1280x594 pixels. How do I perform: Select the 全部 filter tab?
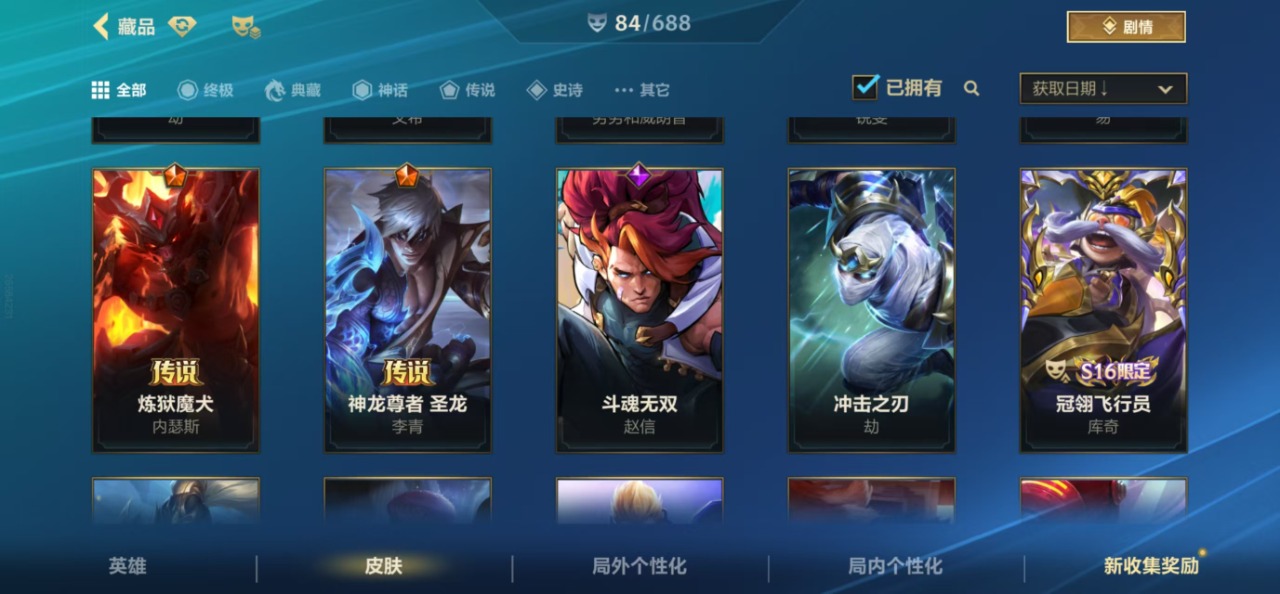(x=119, y=90)
